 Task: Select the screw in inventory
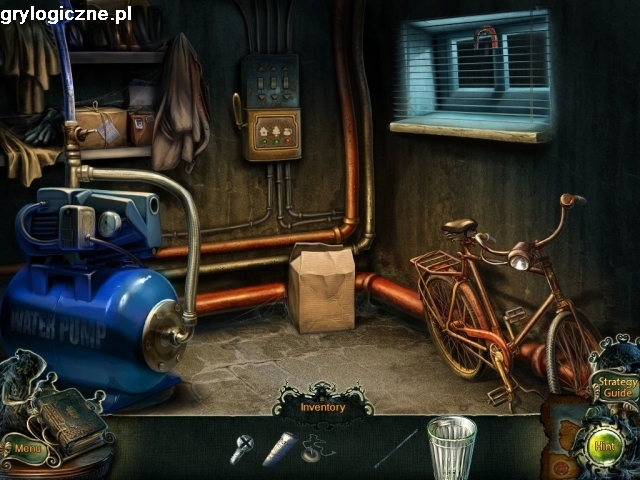242,449
